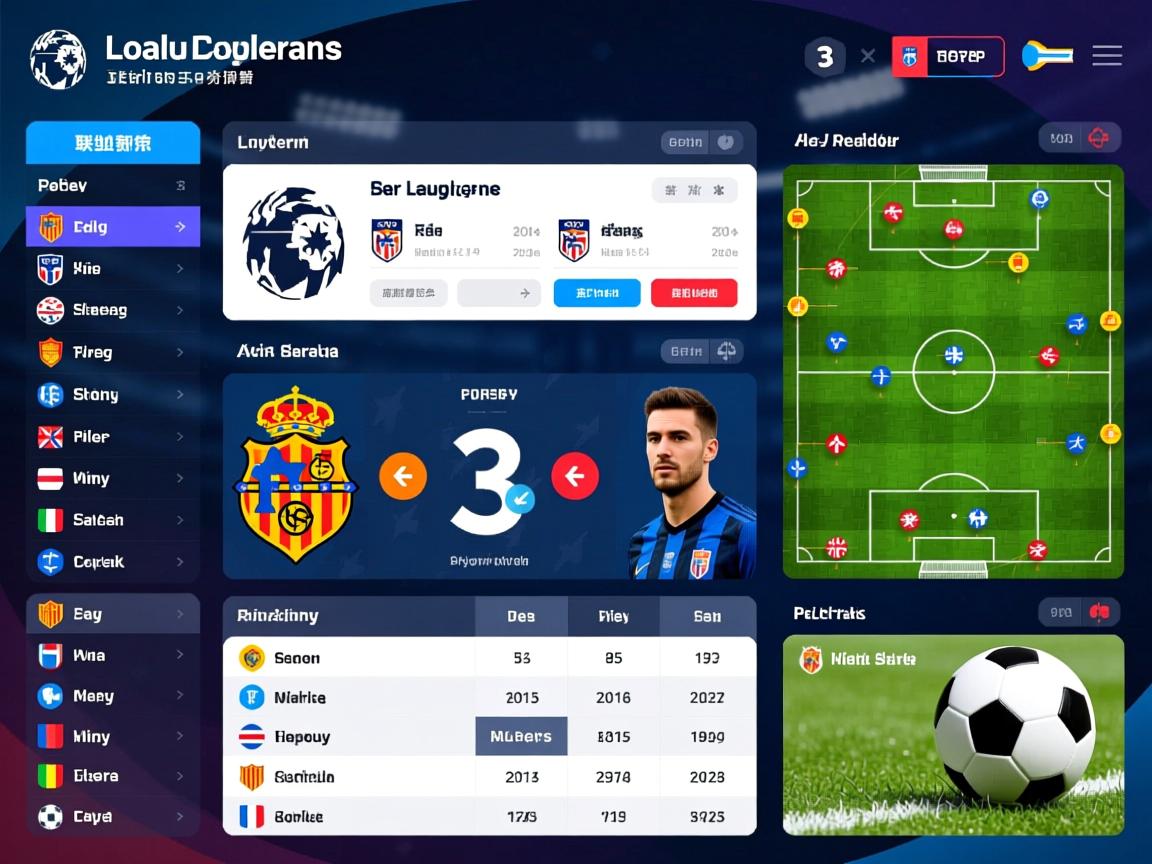
Task: Open the soccer ball thumbnail card
Action: 952,735
